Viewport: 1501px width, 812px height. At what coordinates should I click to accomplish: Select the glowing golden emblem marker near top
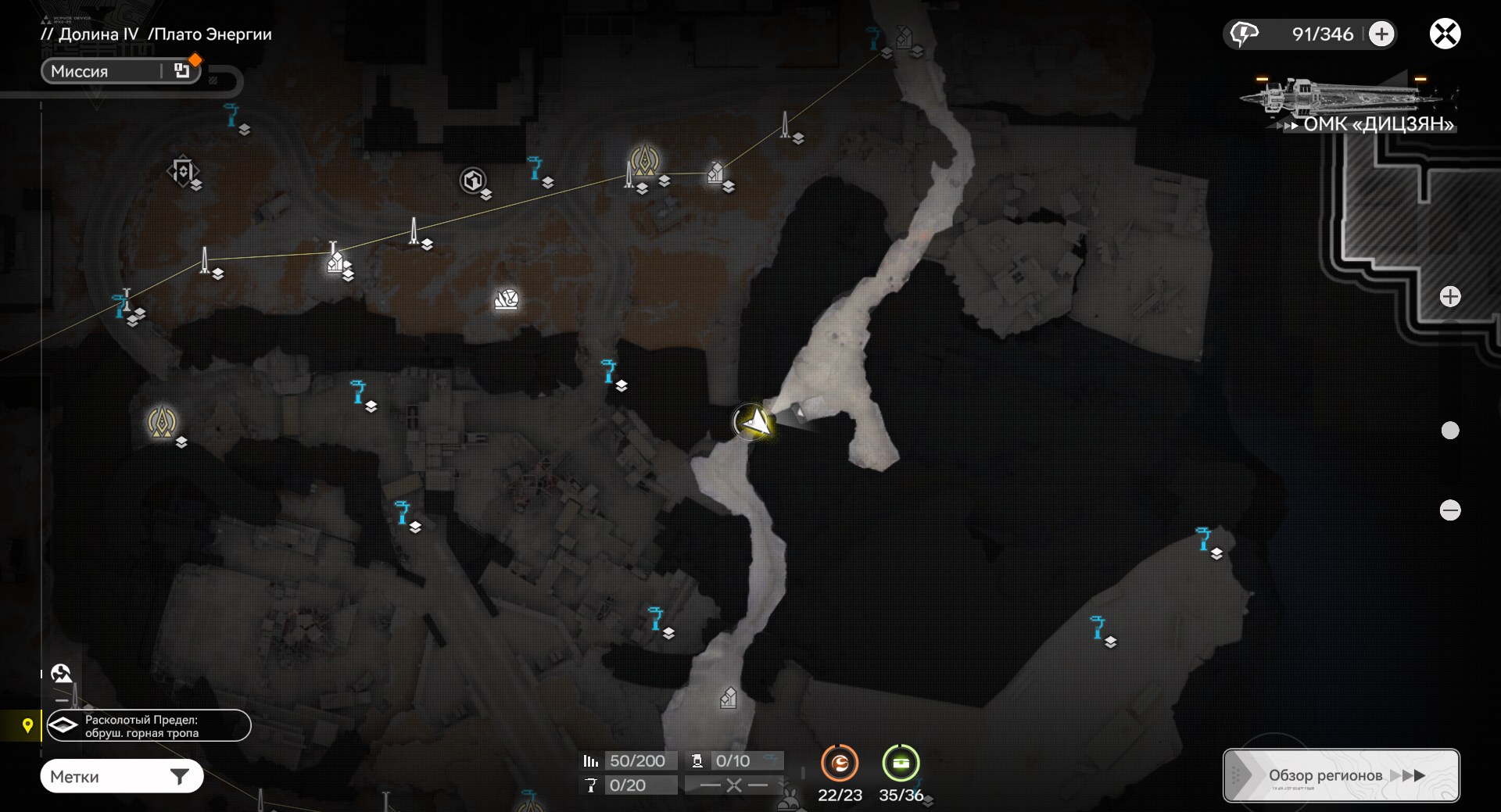[644, 160]
